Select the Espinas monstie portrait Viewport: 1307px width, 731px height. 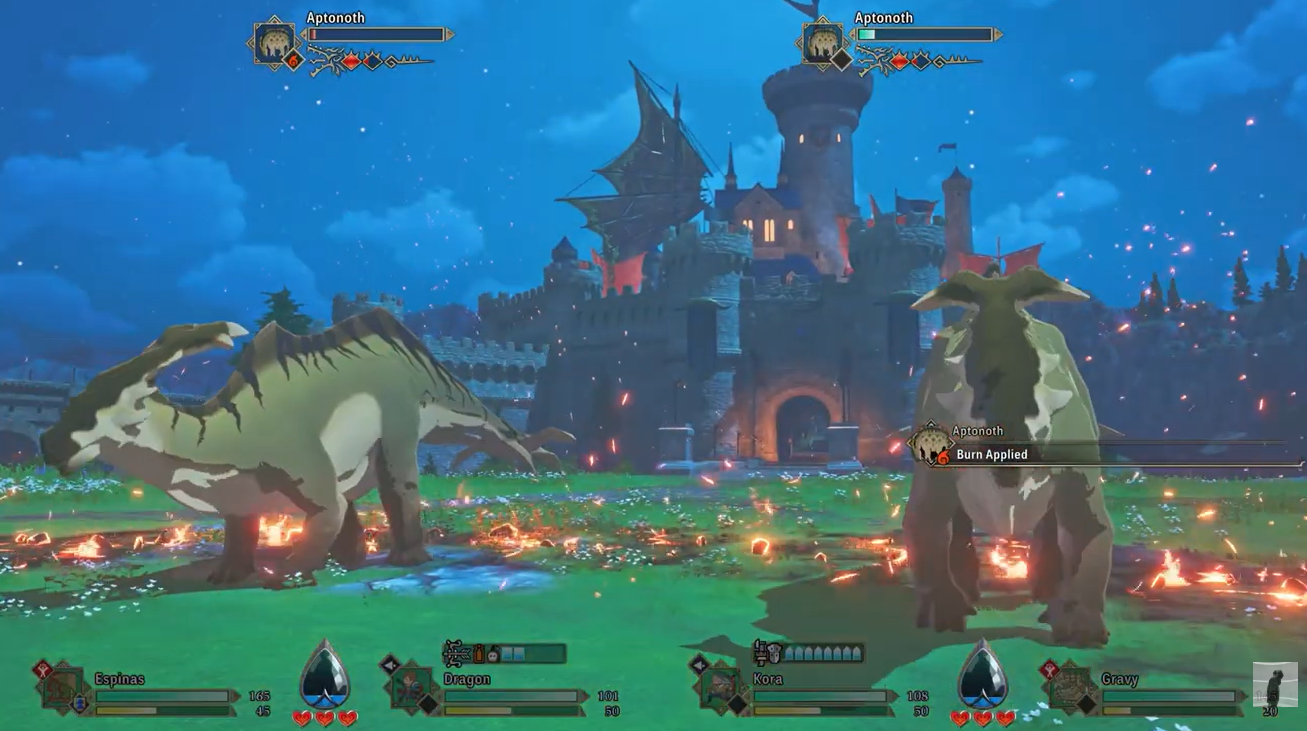[63, 687]
